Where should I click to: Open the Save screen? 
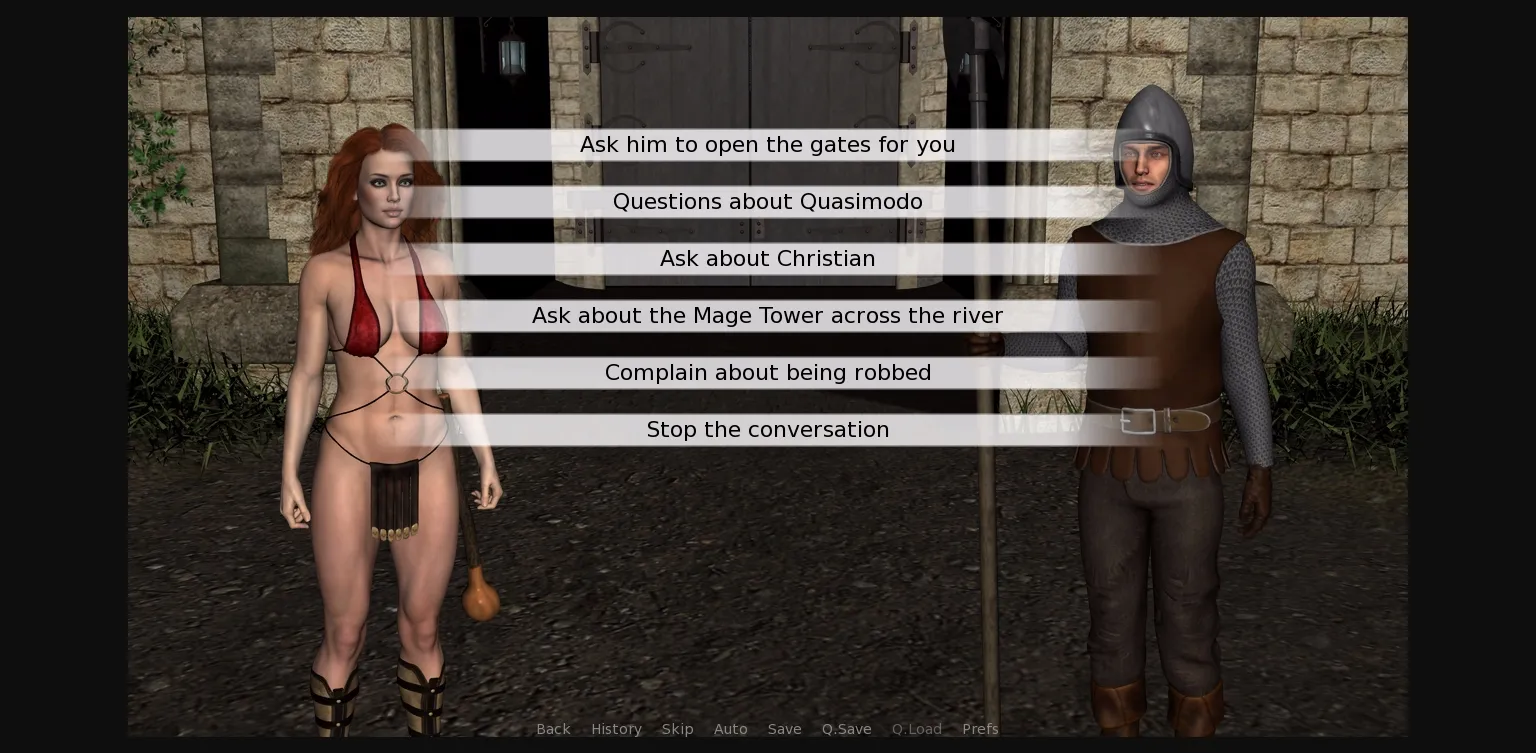(x=784, y=729)
